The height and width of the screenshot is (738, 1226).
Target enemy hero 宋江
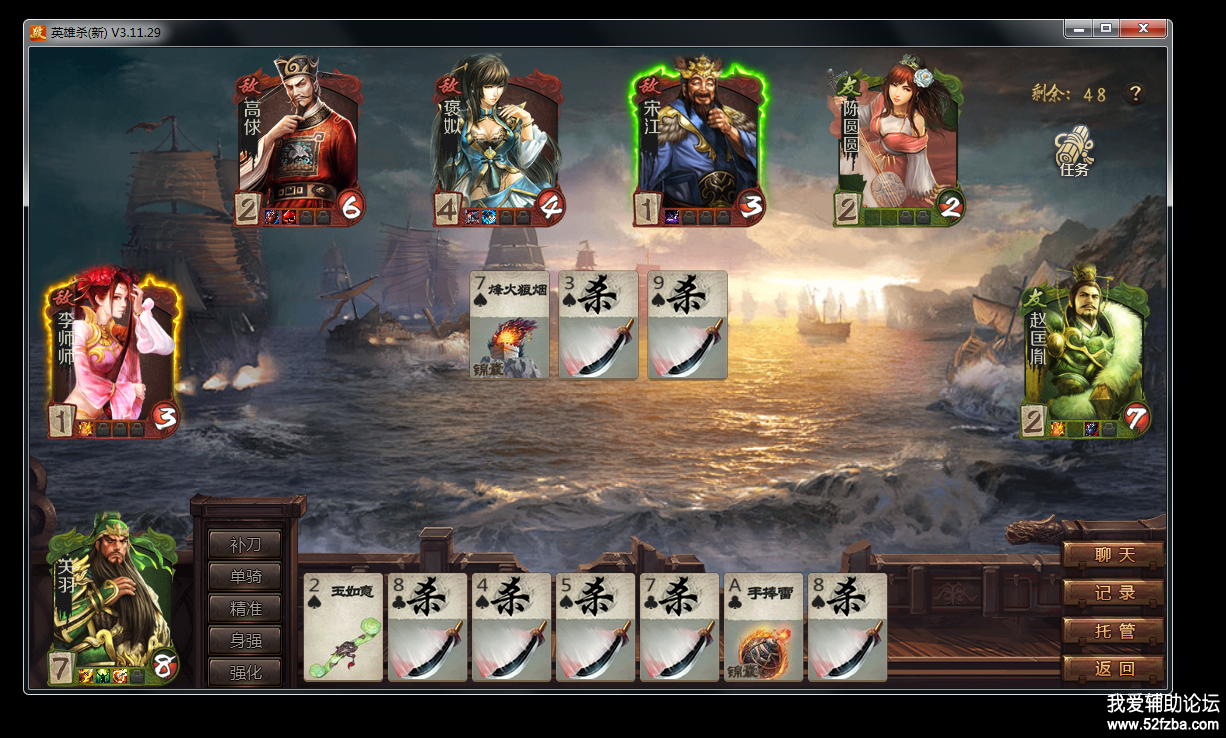pyautogui.click(x=699, y=141)
